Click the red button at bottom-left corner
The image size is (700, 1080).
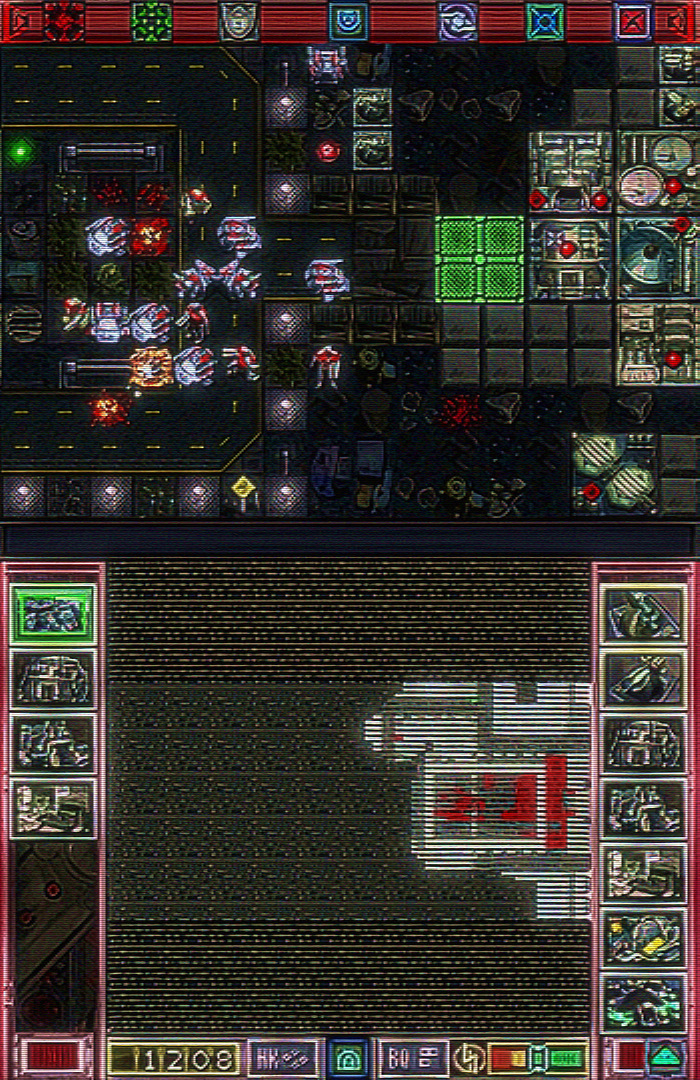coord(44,1056)
